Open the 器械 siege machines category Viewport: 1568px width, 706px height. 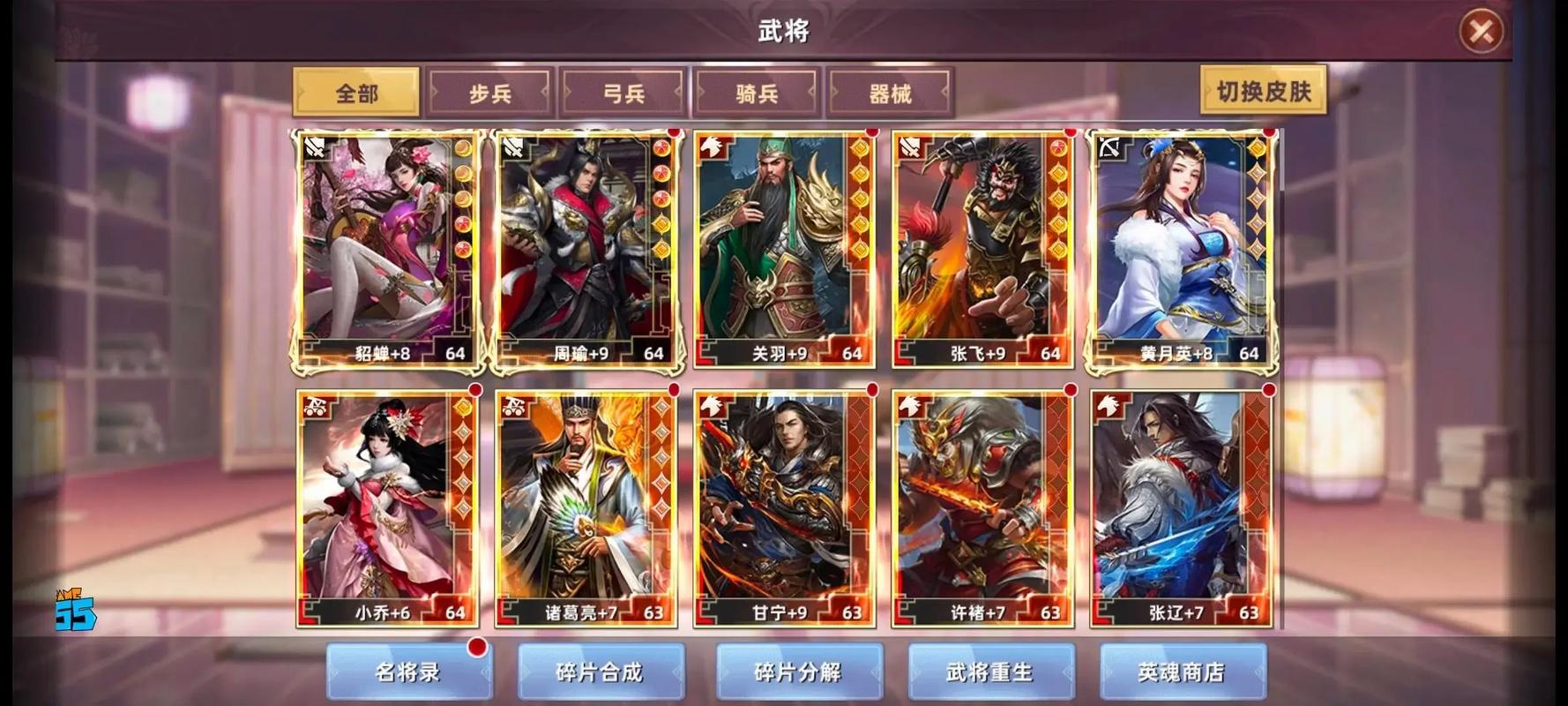(889, 91)
